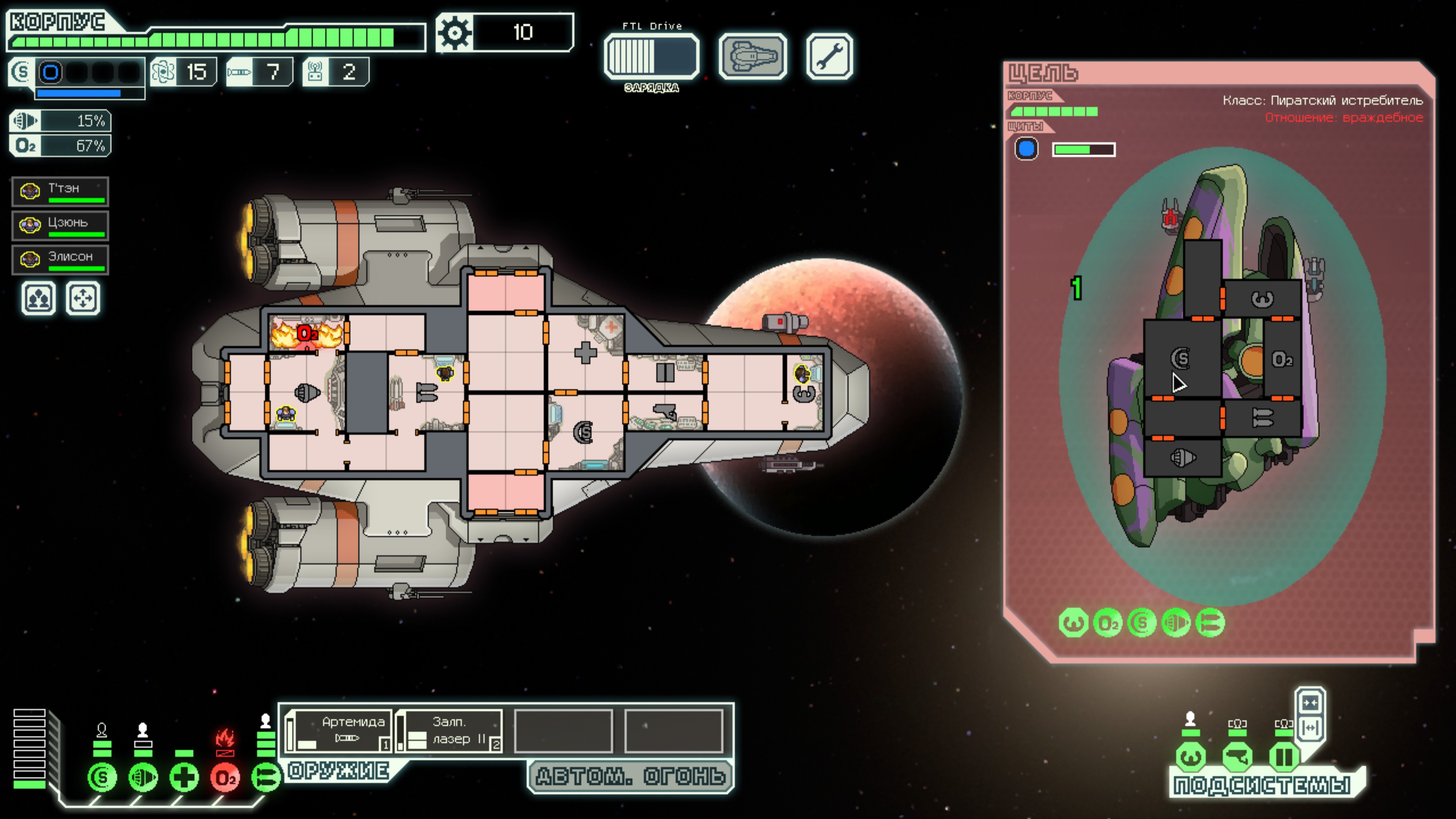Click the burning oxygen system icon

225,778
